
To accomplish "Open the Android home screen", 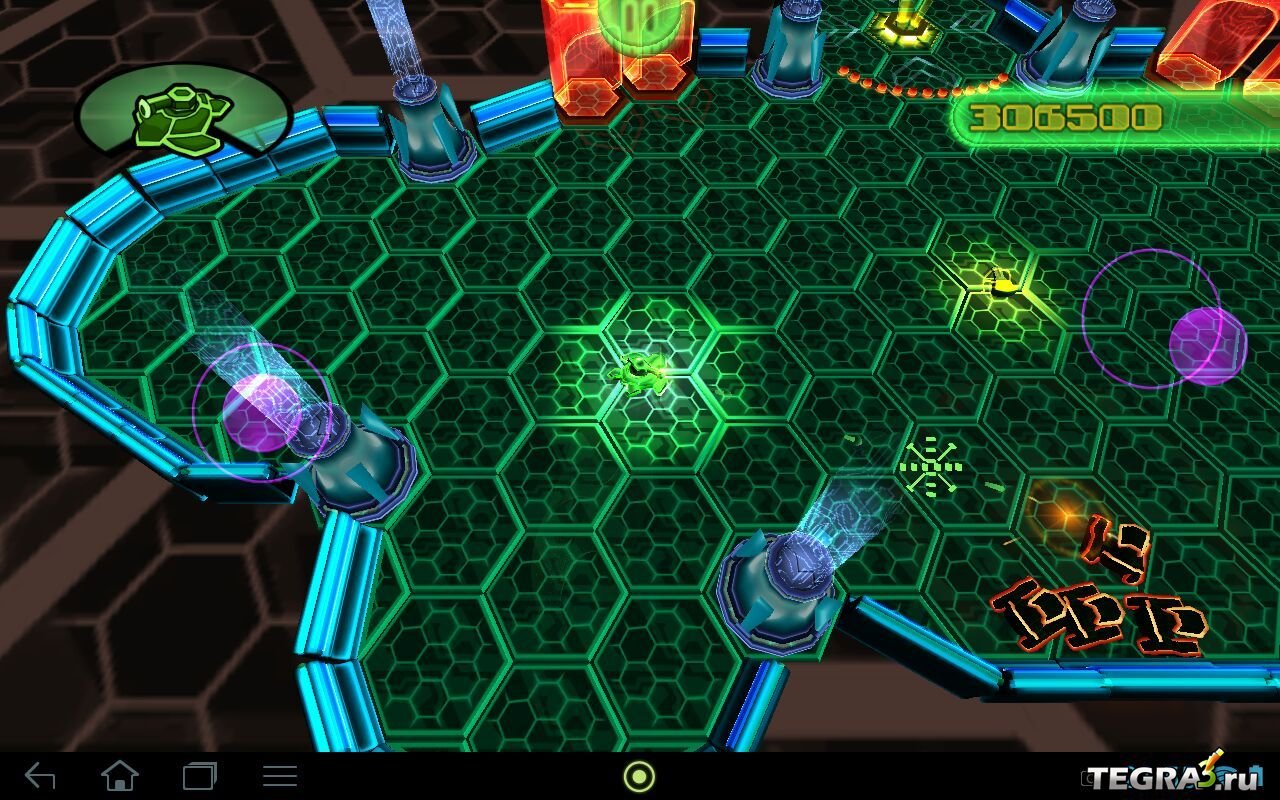I will (119, 776).
